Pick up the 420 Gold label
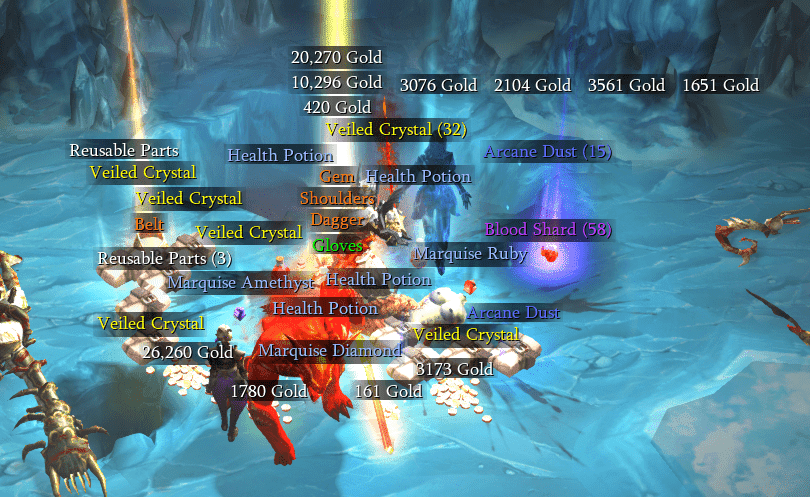This screenshot has height=497, width=810. coord(337,107)
